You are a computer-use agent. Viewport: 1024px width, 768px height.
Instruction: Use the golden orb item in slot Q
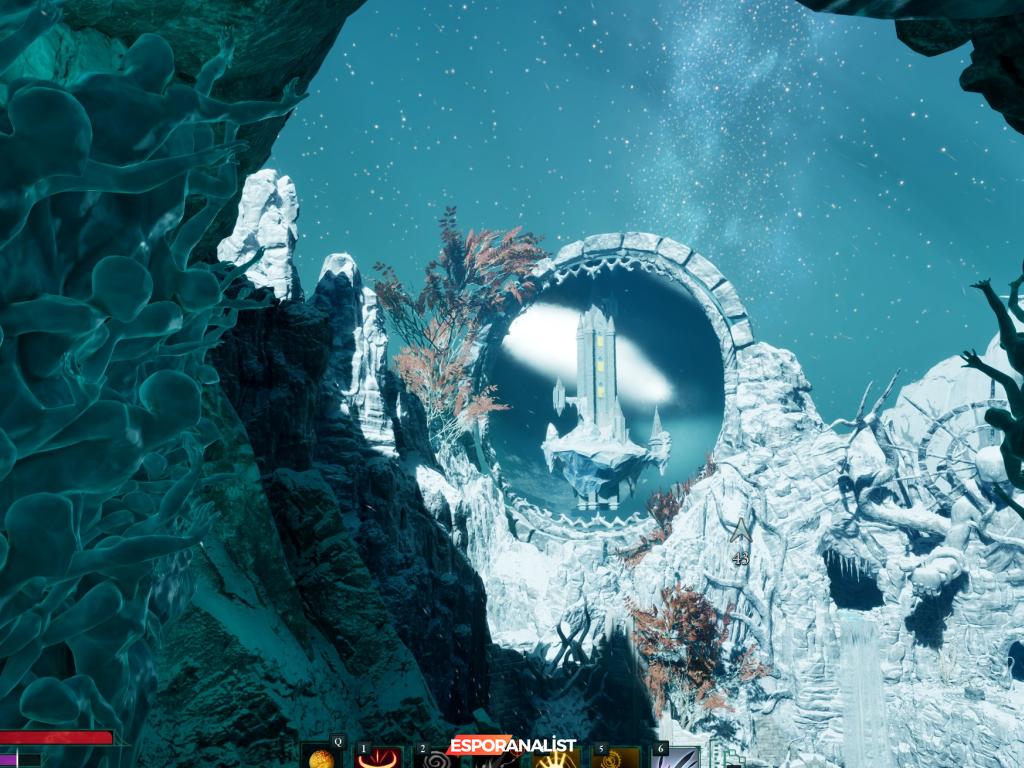pyautogui.click(x=322, y=758)
